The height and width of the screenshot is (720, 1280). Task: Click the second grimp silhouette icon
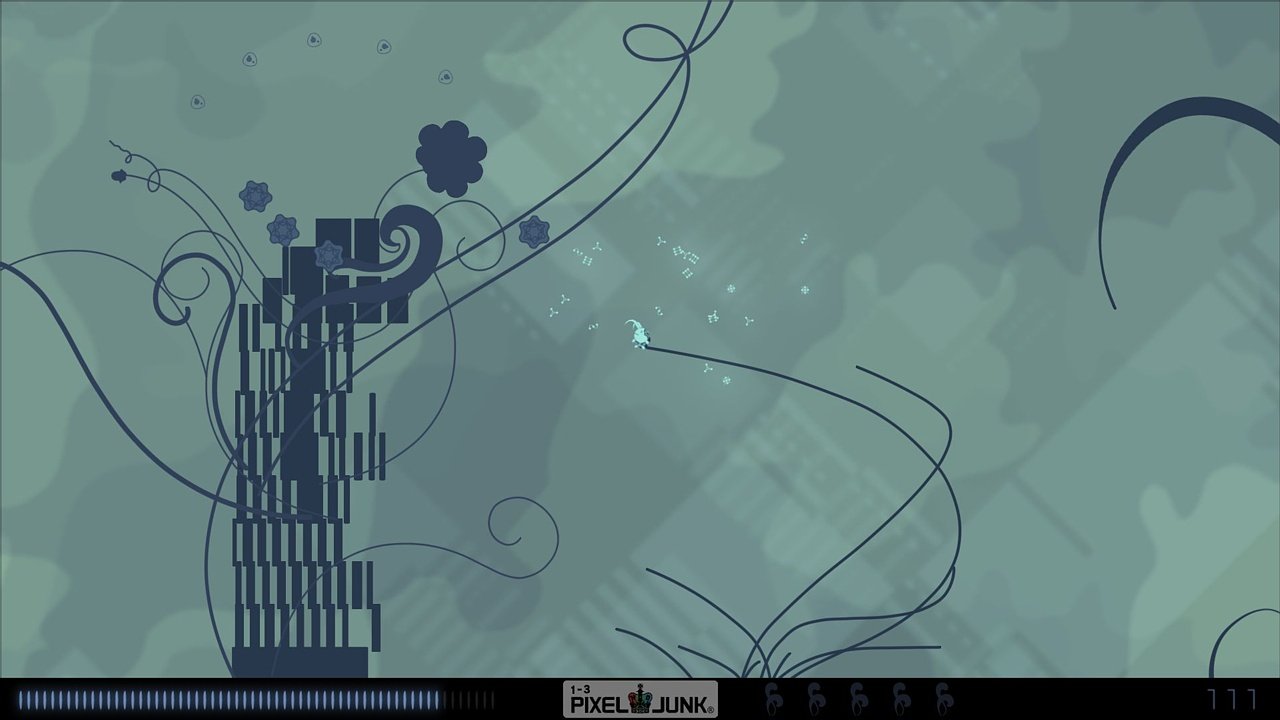pyautogui.click(x=816, y=695)
